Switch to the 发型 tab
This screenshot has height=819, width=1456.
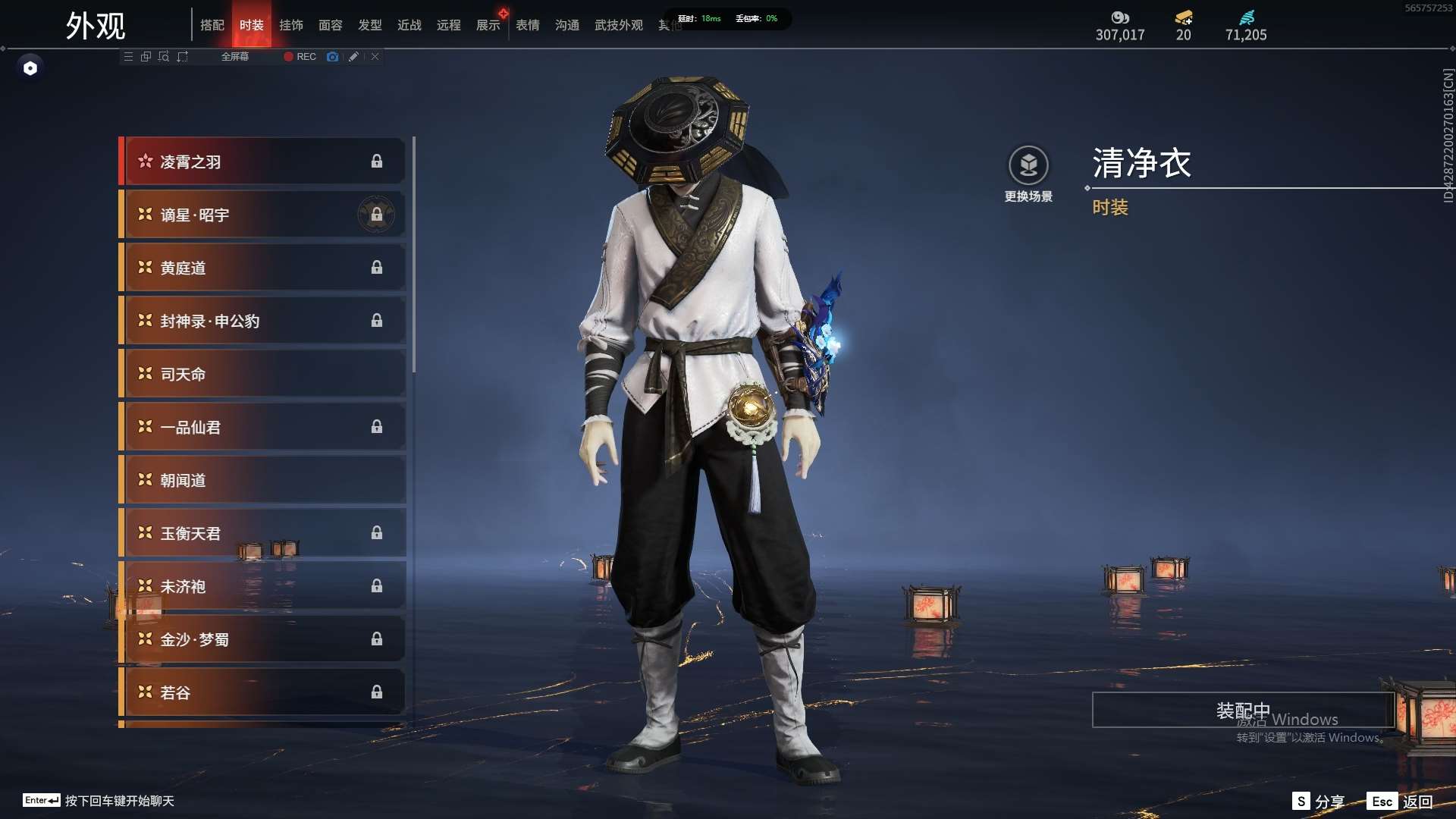click(x=370, y=25)
